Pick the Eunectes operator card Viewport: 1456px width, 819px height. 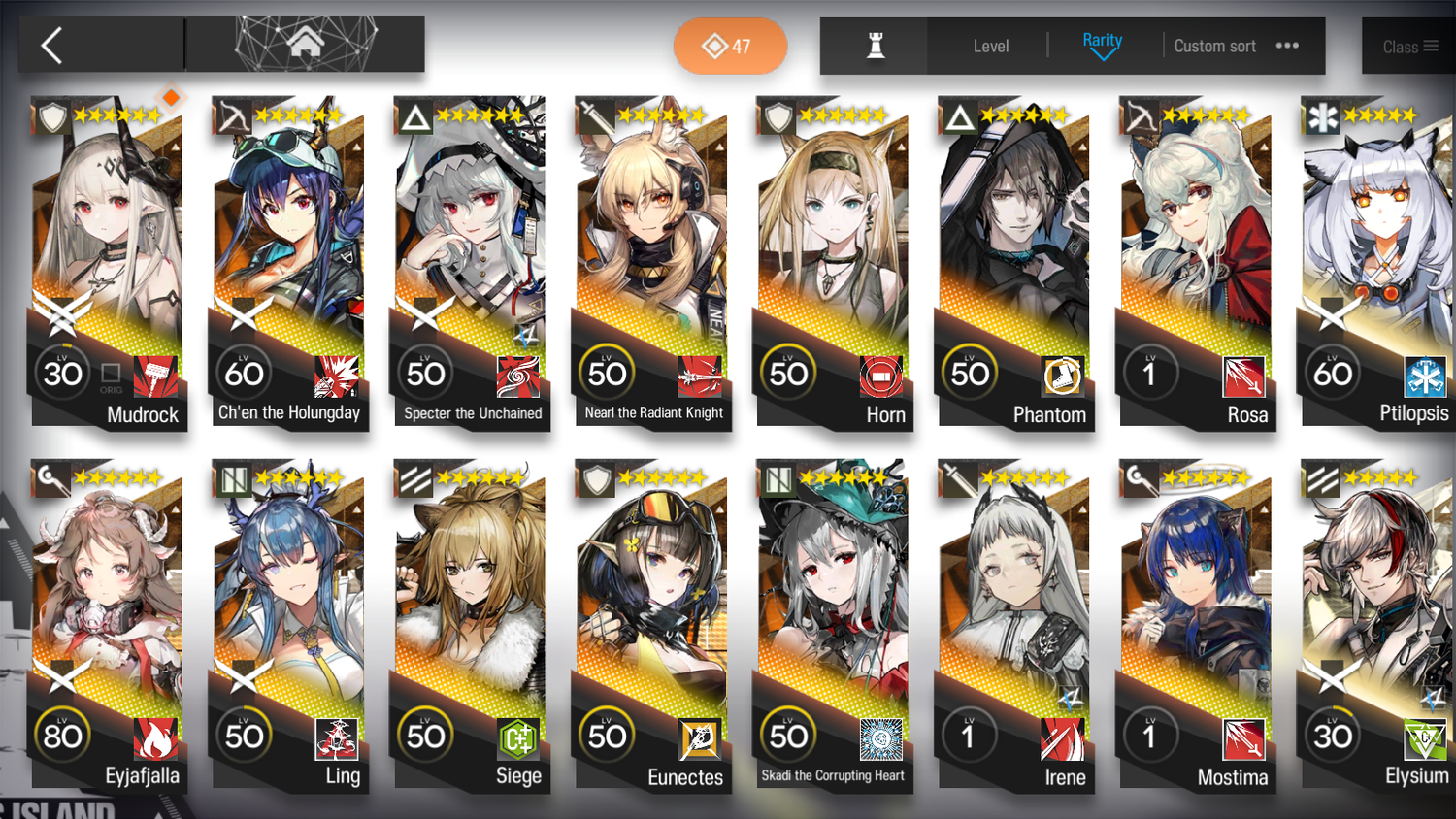tap(651, 616)
